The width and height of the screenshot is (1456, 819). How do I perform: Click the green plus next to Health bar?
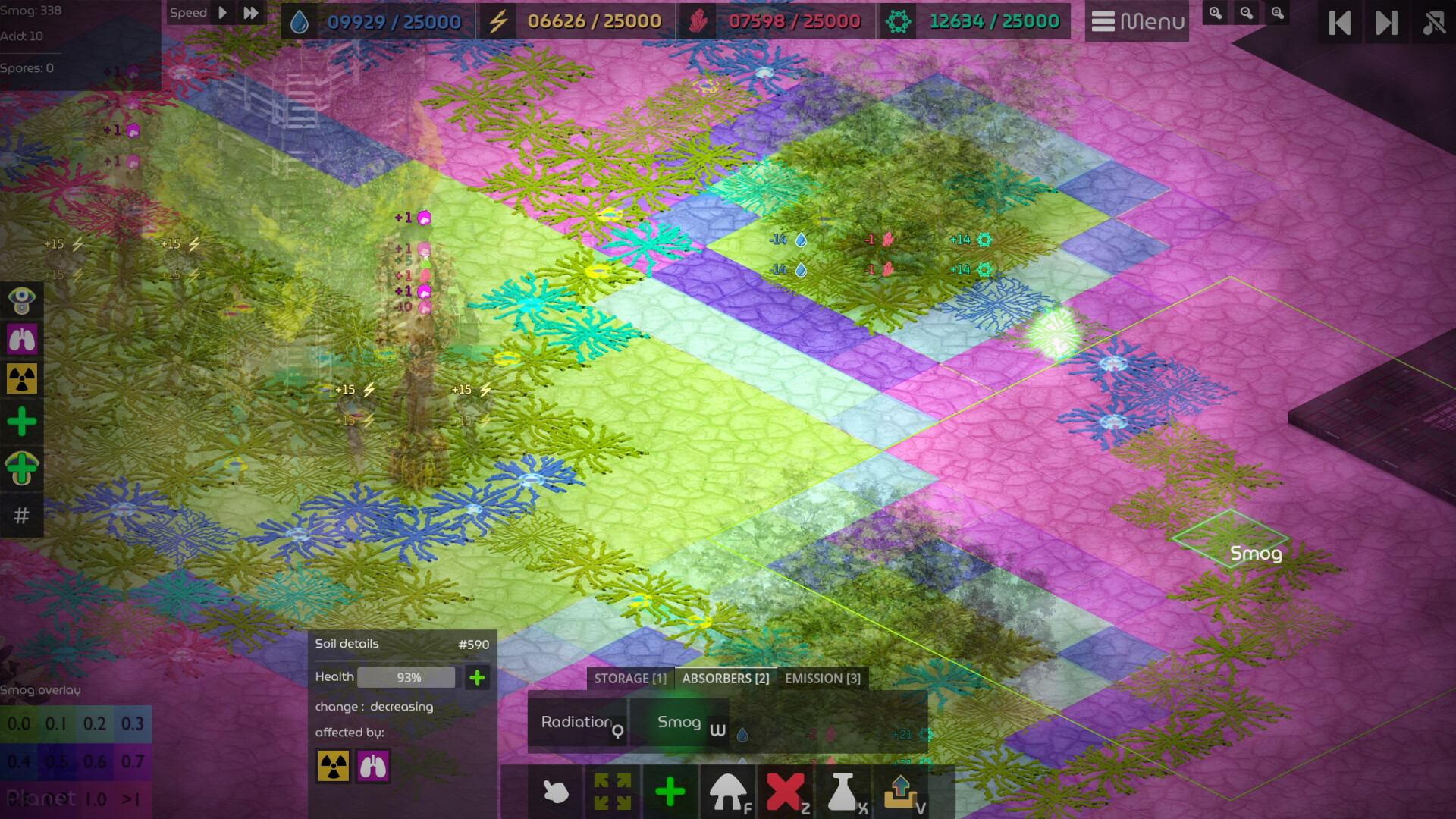[x=477, y=677]
